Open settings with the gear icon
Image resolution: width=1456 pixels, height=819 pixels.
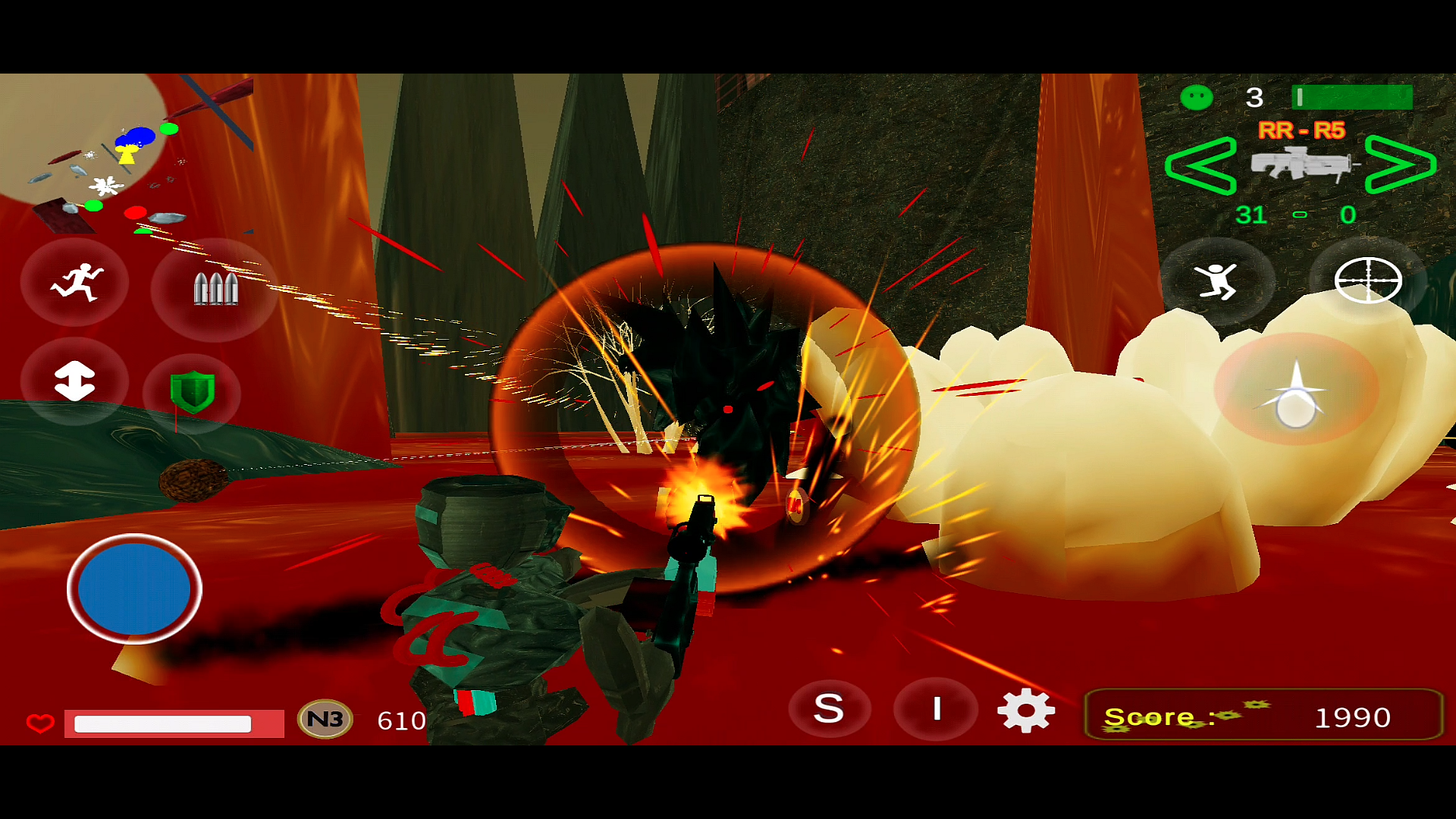pyautogui.click(x=1026, y=711)
